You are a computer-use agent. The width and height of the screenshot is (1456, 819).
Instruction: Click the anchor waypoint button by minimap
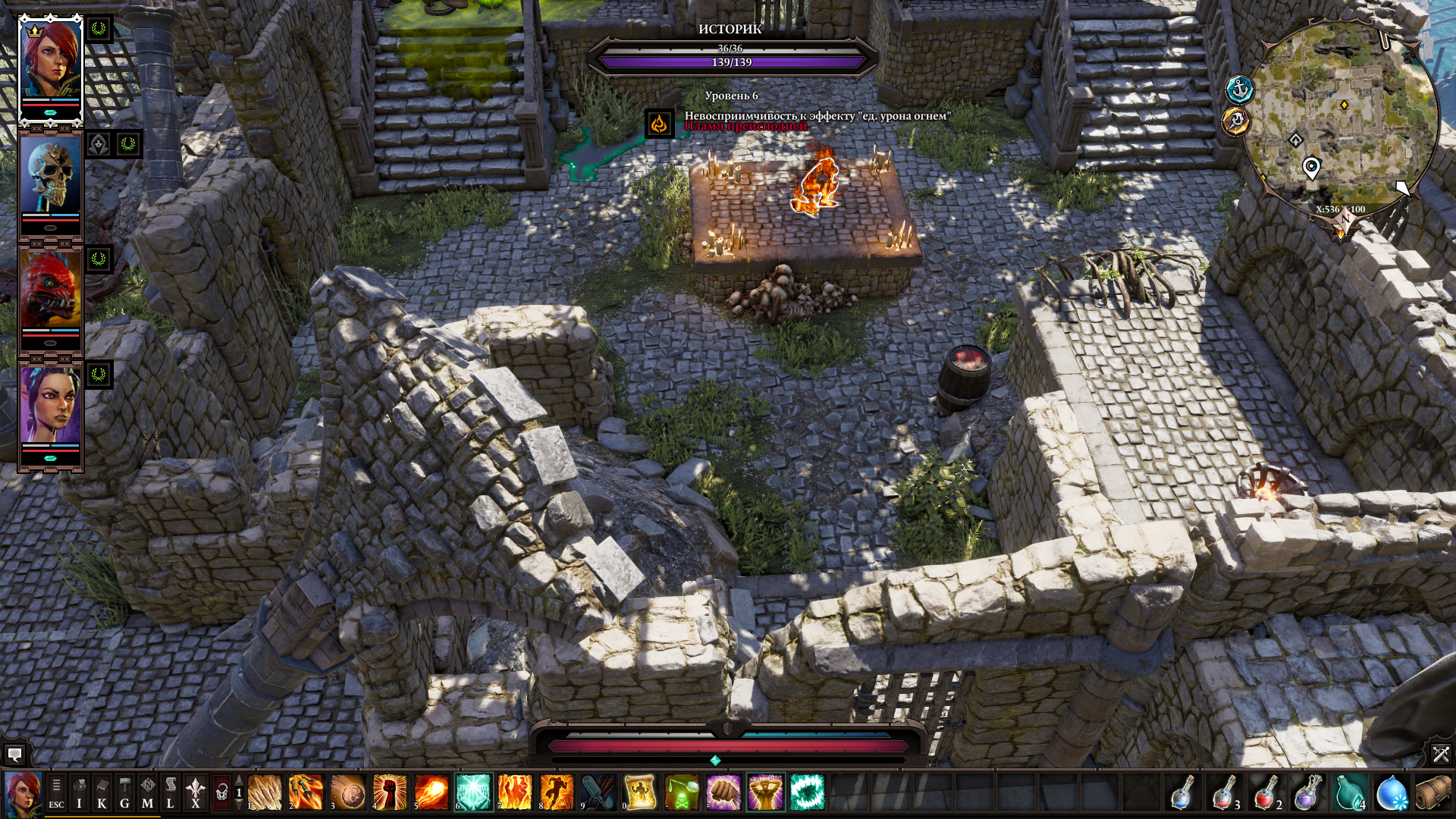pos(1239,89)
